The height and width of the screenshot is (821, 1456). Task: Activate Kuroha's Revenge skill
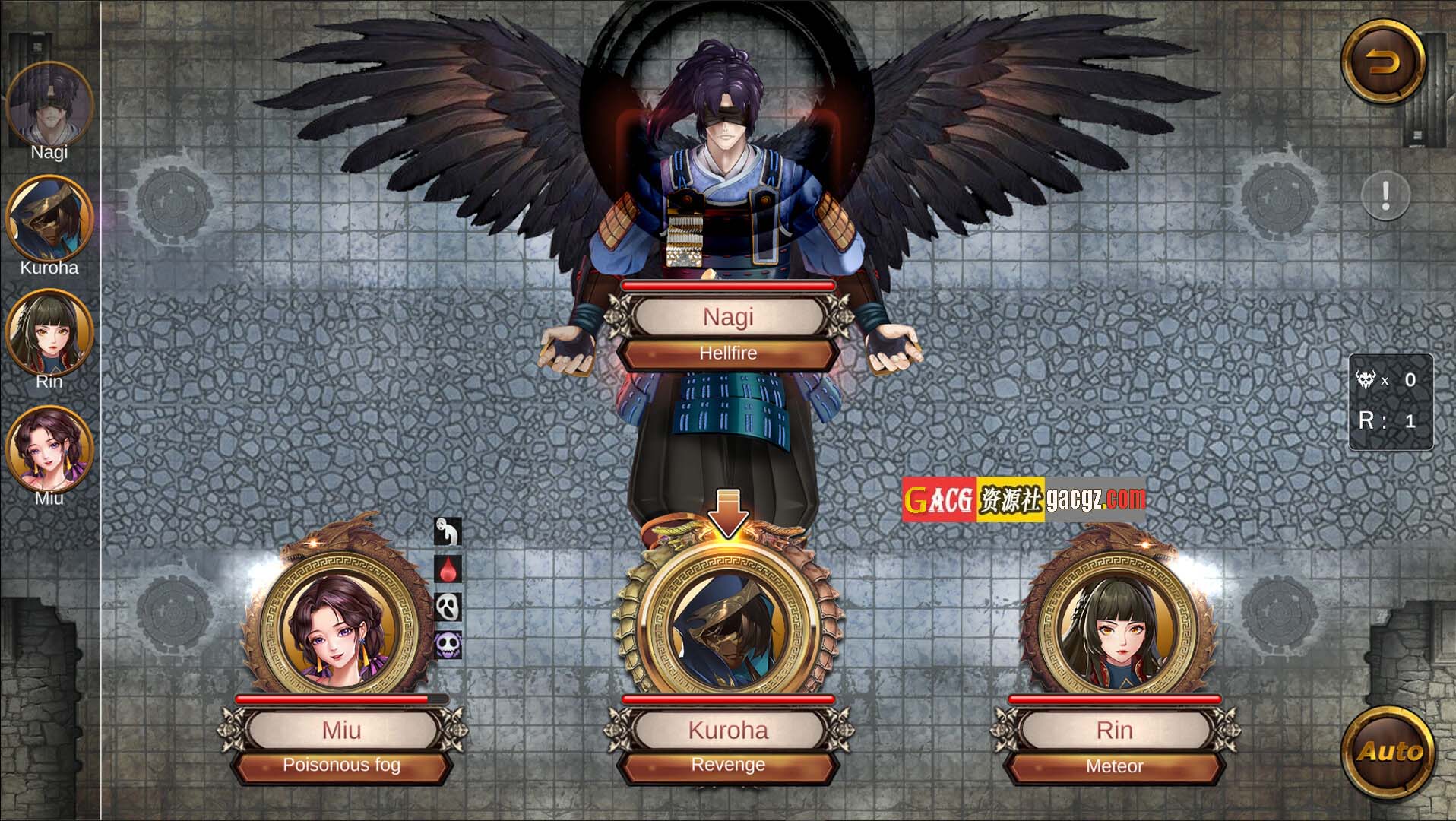point(727,766)
